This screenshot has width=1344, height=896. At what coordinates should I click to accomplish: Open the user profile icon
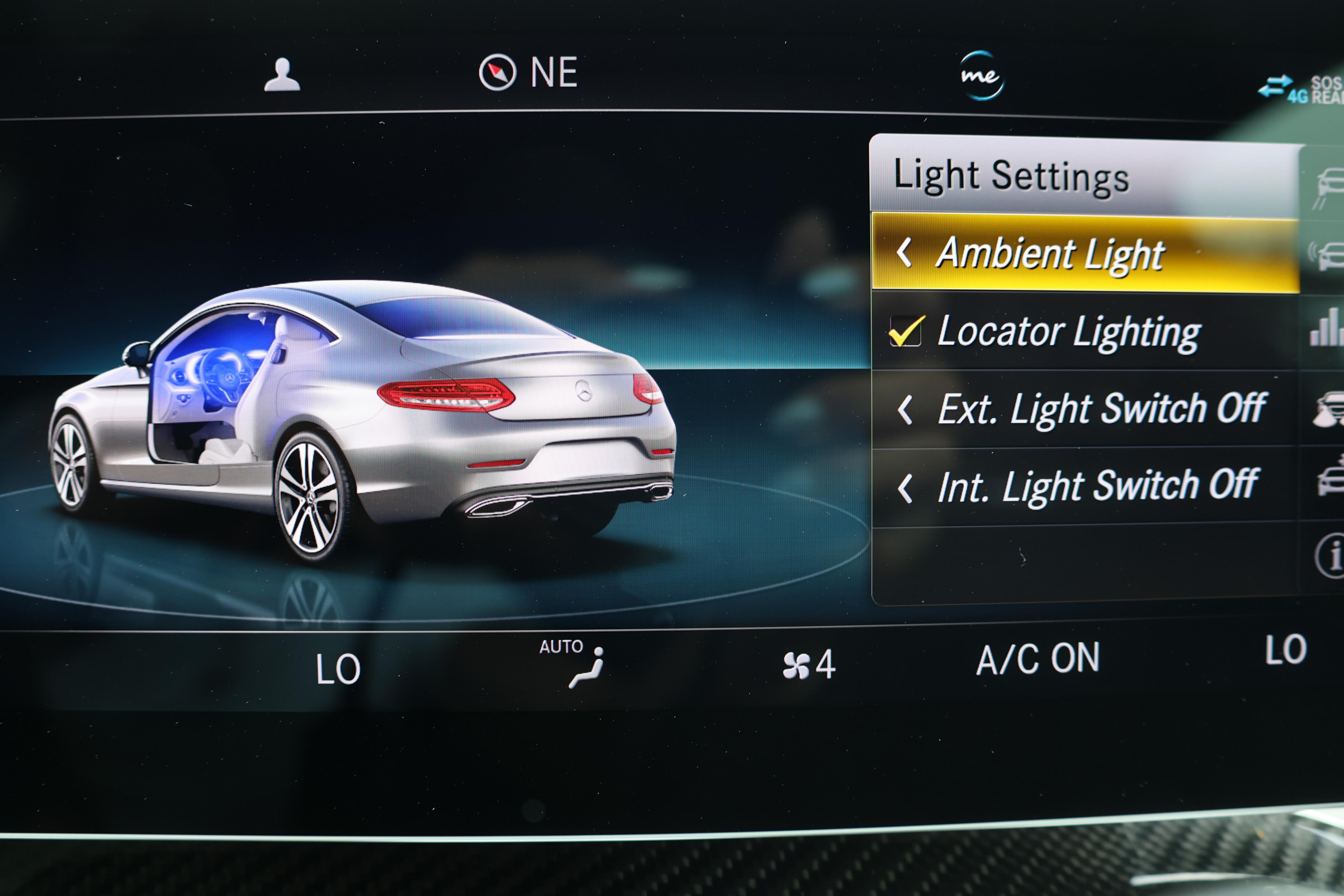(x=282, y=75)
